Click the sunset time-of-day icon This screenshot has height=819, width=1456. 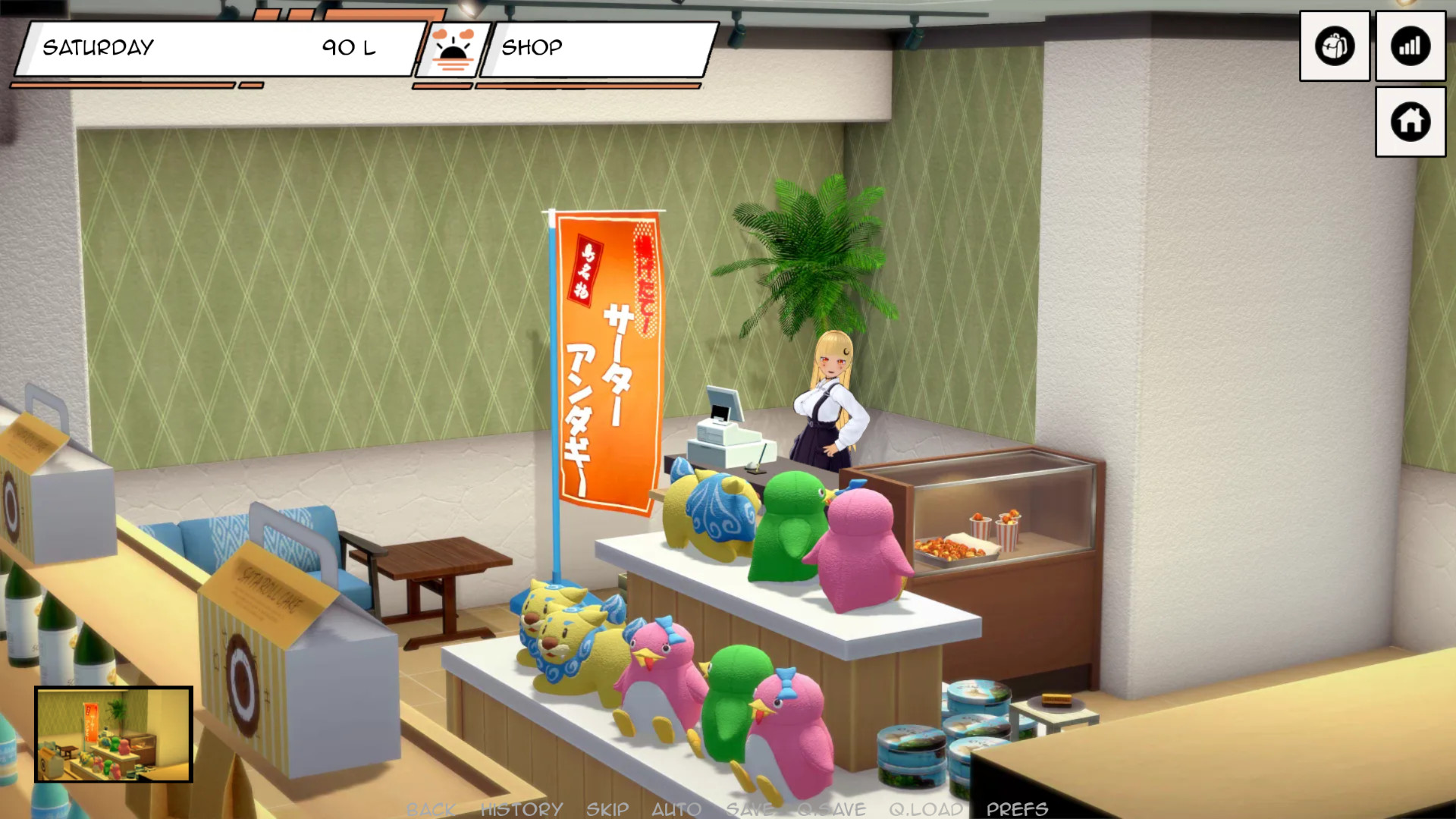(x=453, y=49)
